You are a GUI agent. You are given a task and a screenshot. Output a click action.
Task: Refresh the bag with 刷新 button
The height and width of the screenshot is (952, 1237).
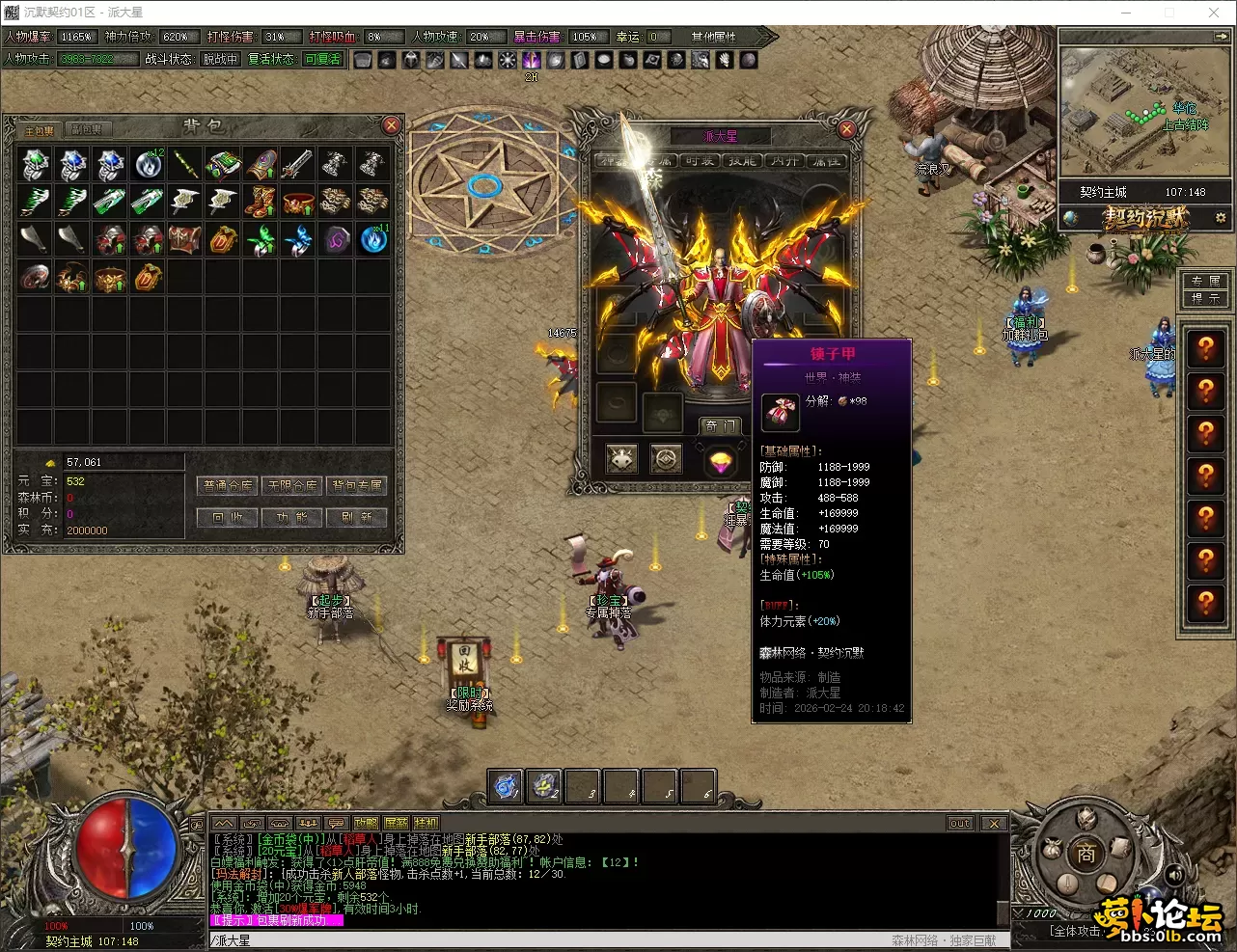(x=357, y=518)
